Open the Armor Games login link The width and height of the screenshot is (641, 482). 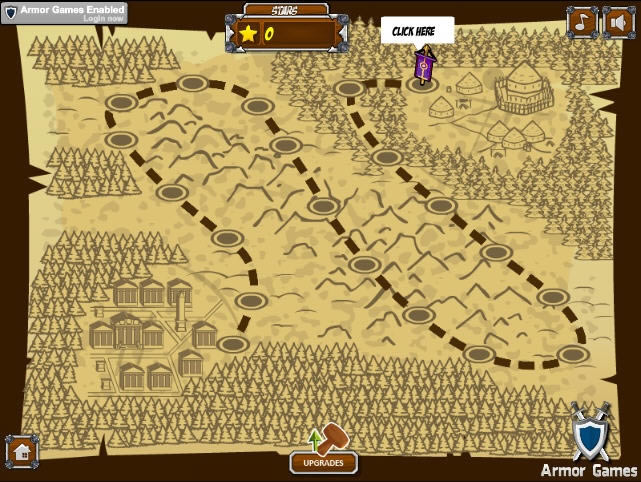pyautogui.click(x=104, y=18)
